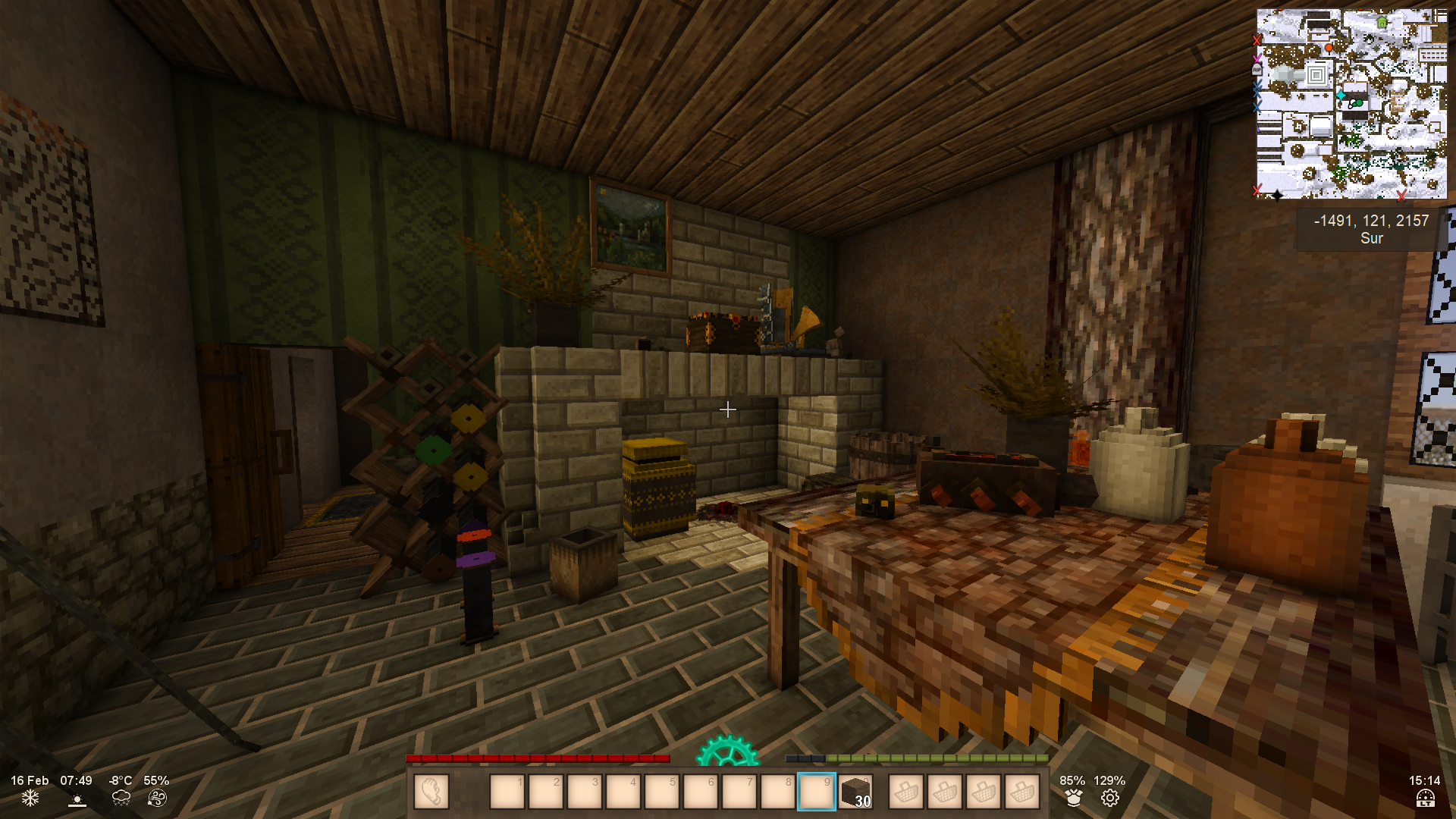Click the green house marker on minimap
The width and height of the screenshot is (1456, 819).
pyautogui.click(x=1382, y=23)
